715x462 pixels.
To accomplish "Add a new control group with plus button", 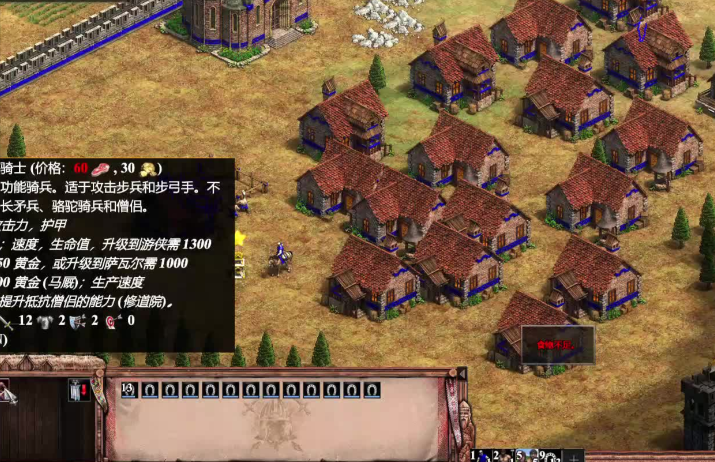I will click(x=574, y=457).
